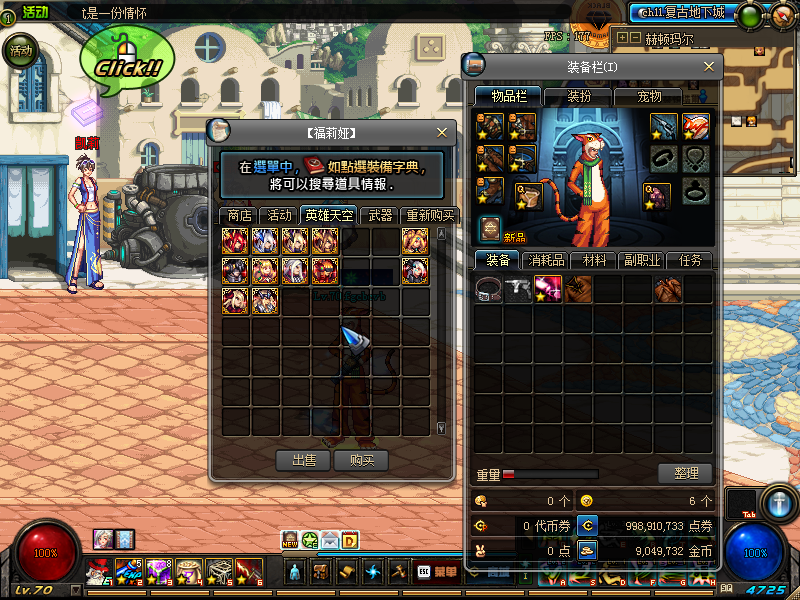Viewport: 800px width, 600px height.
Task: Click the 出售 sell button
Action: click(304, 460)
